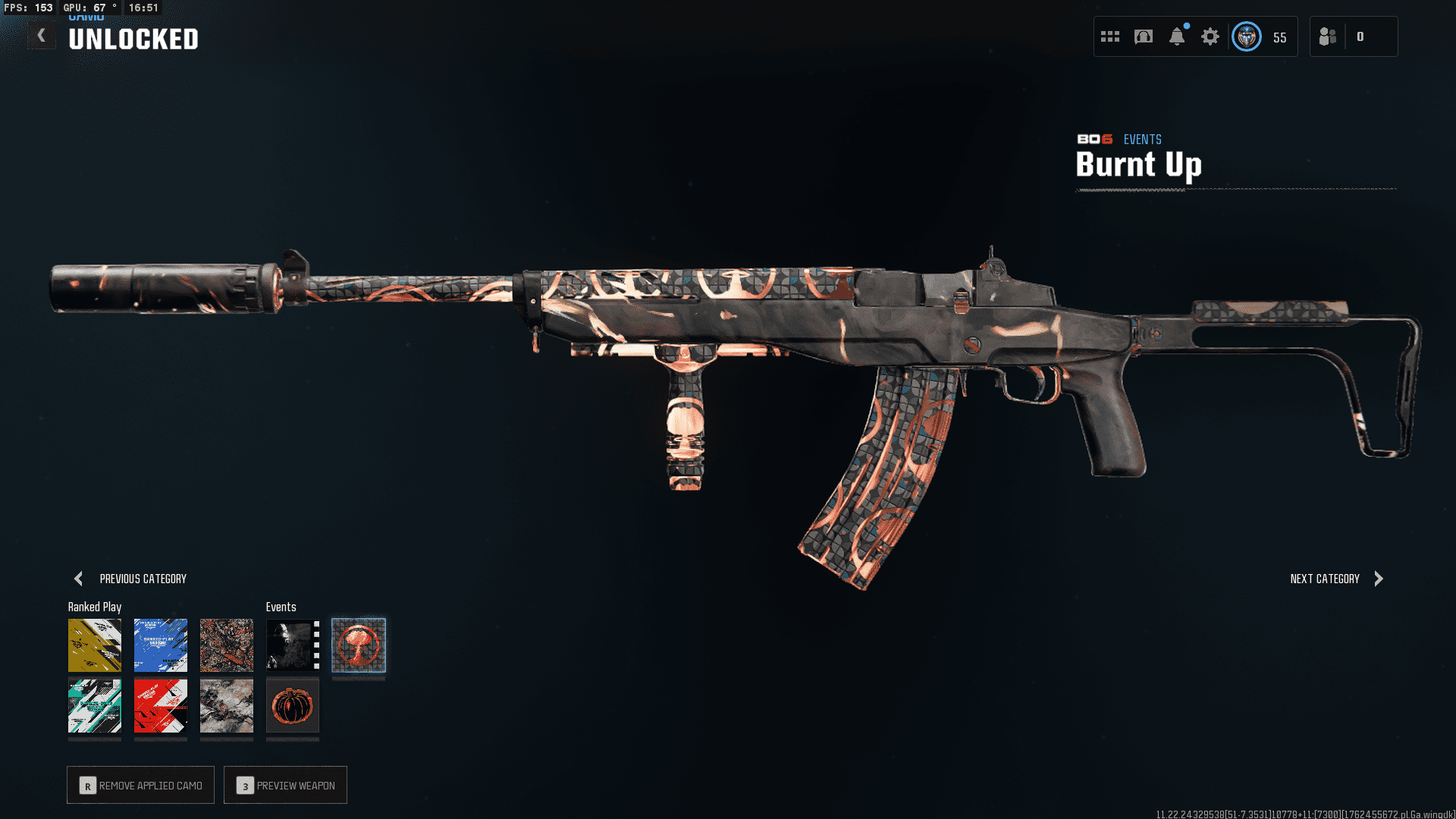
Task: Open the player profile emblem
Action: (x=1247, y=36)
